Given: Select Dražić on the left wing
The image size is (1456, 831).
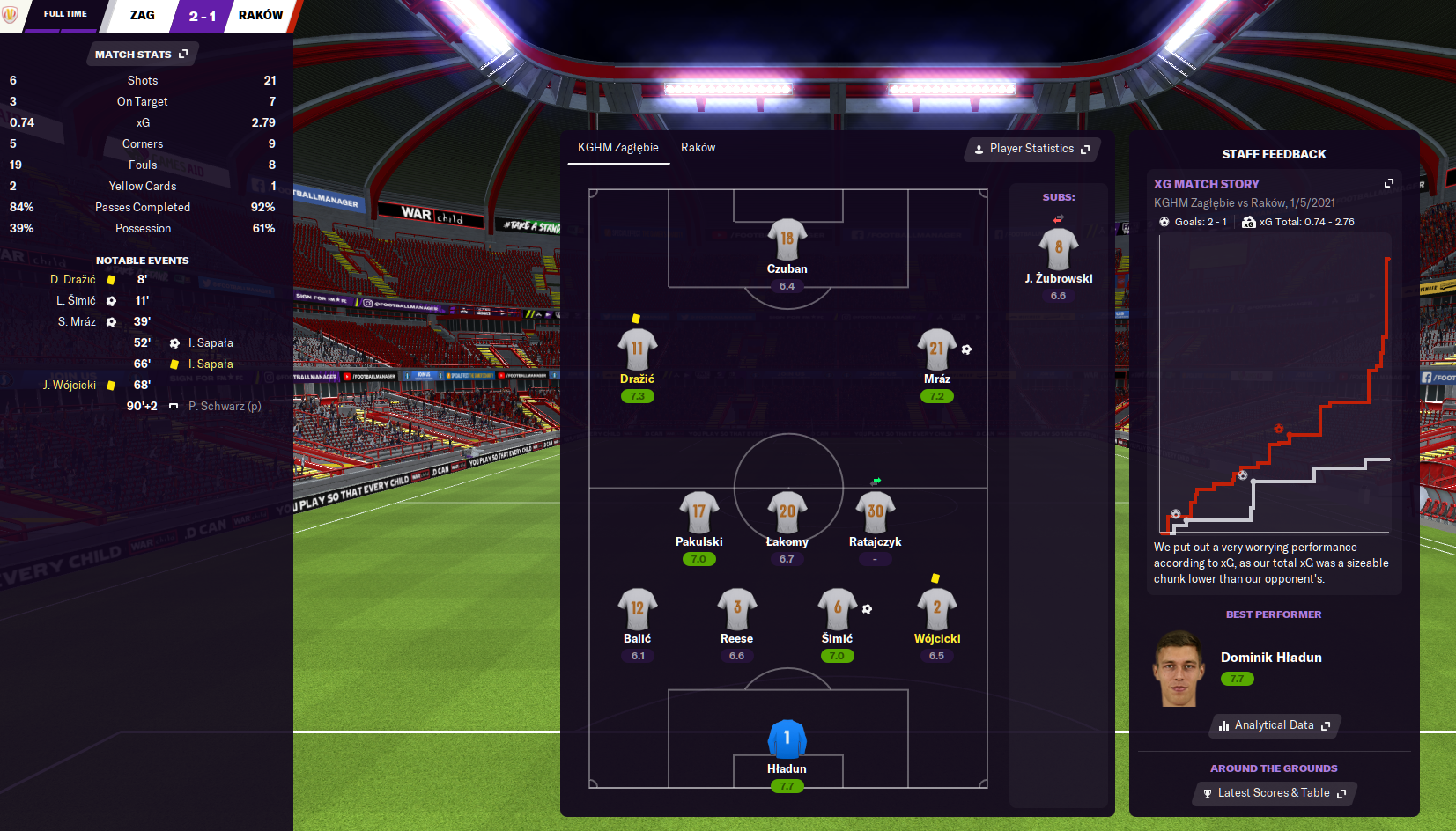Looking at the screenshot, I should tap(637, 349).
